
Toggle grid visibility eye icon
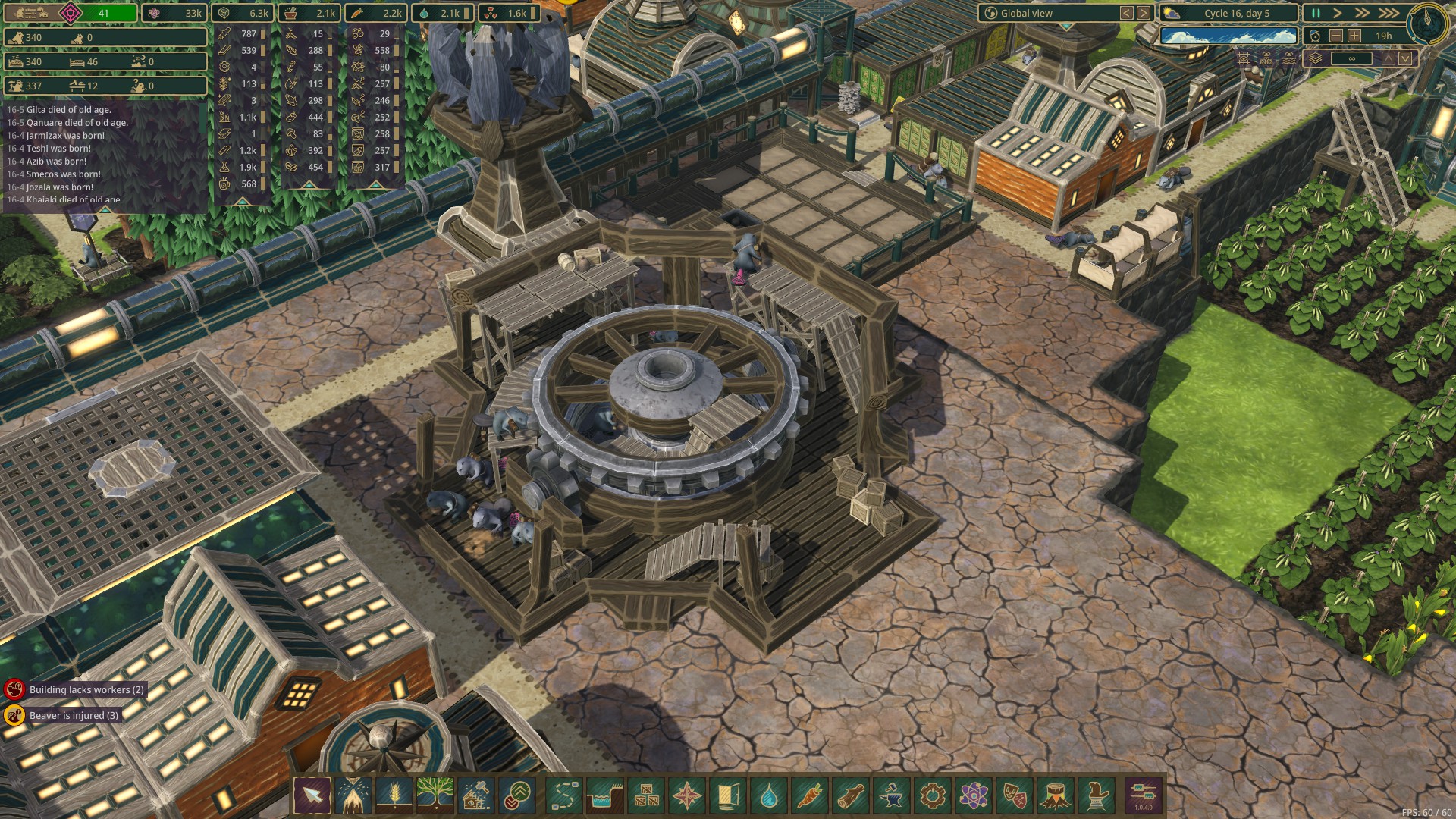point(1244,58)
